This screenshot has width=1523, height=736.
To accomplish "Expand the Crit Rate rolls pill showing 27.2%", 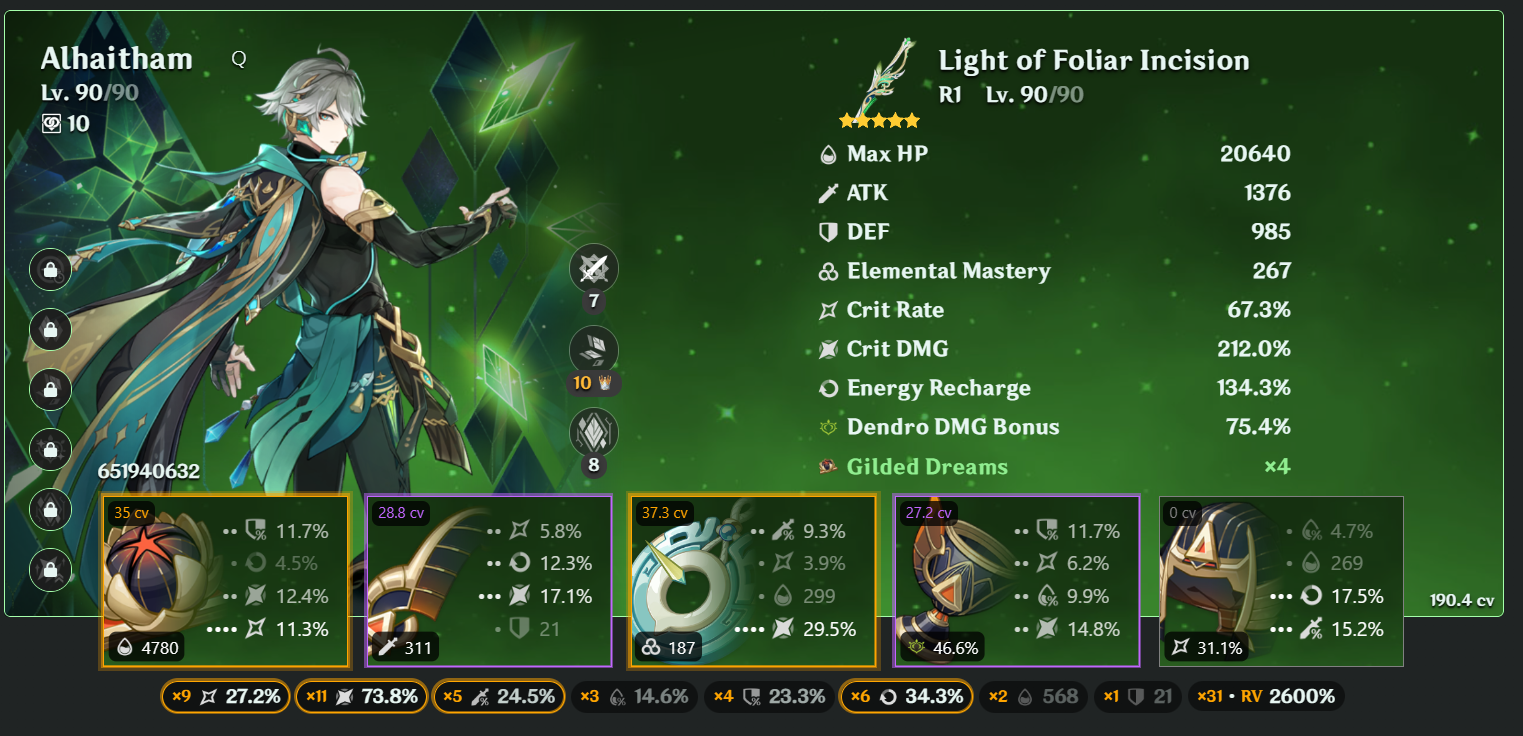I will [224, 696].
